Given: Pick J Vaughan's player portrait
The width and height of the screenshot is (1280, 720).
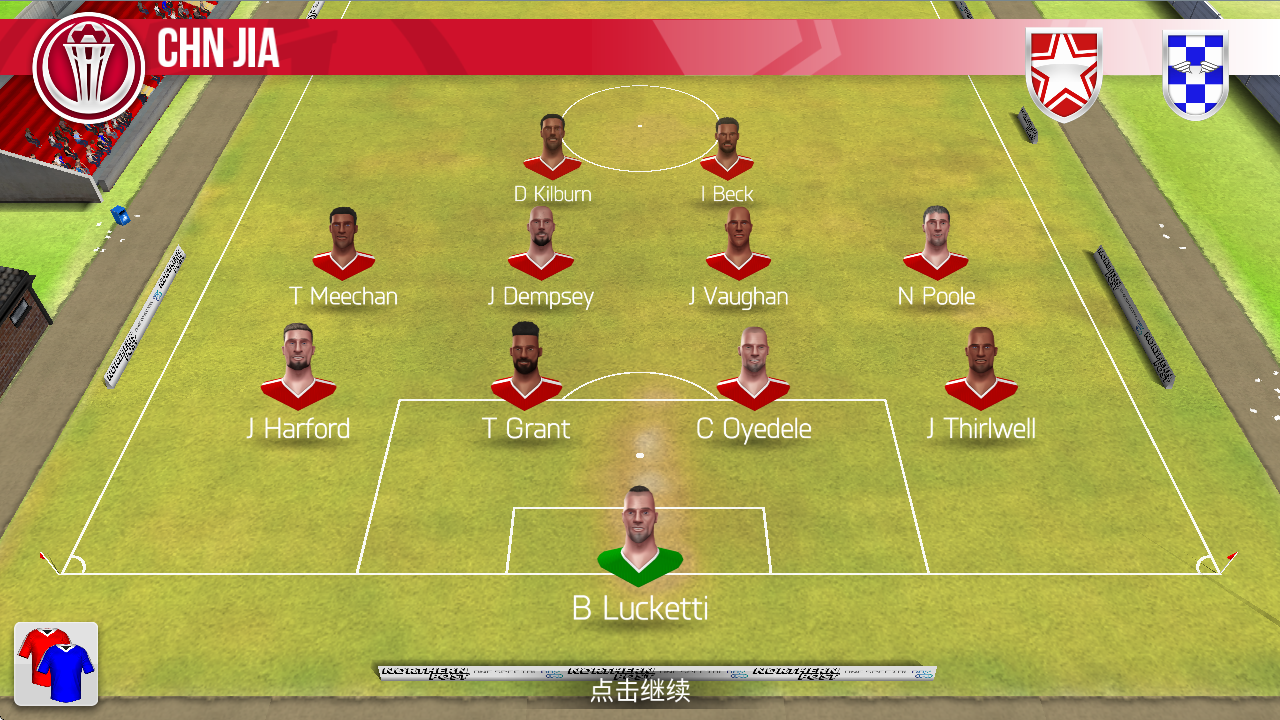Looking at the screenshot, I should [738, 244].
